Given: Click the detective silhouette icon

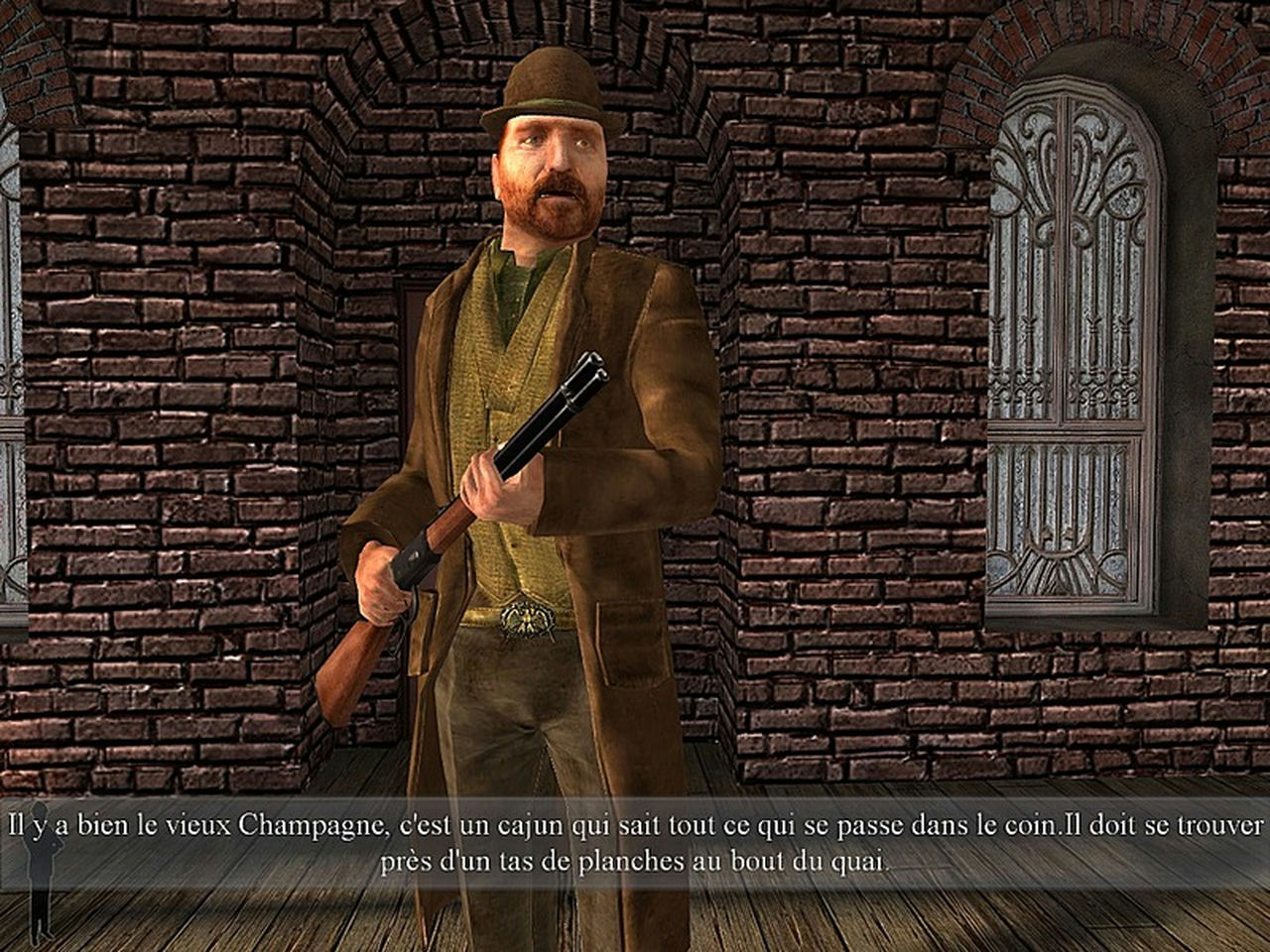Looking at the screenshot, I should click(x=41, y=873).
